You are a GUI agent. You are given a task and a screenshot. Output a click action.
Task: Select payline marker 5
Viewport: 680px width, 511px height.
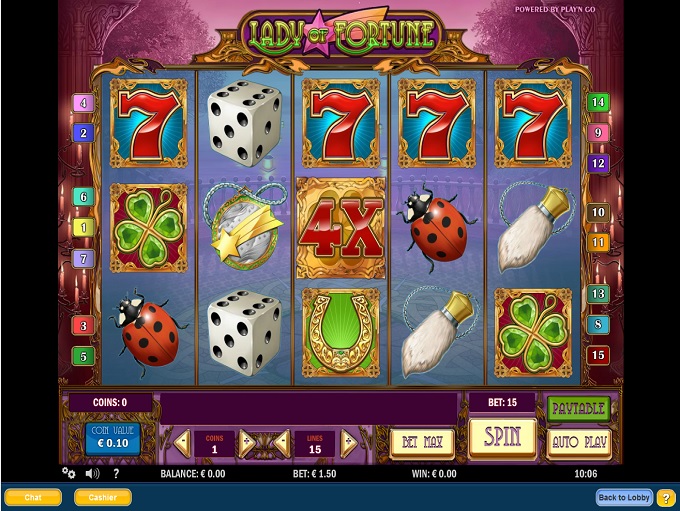coord(82,355)
